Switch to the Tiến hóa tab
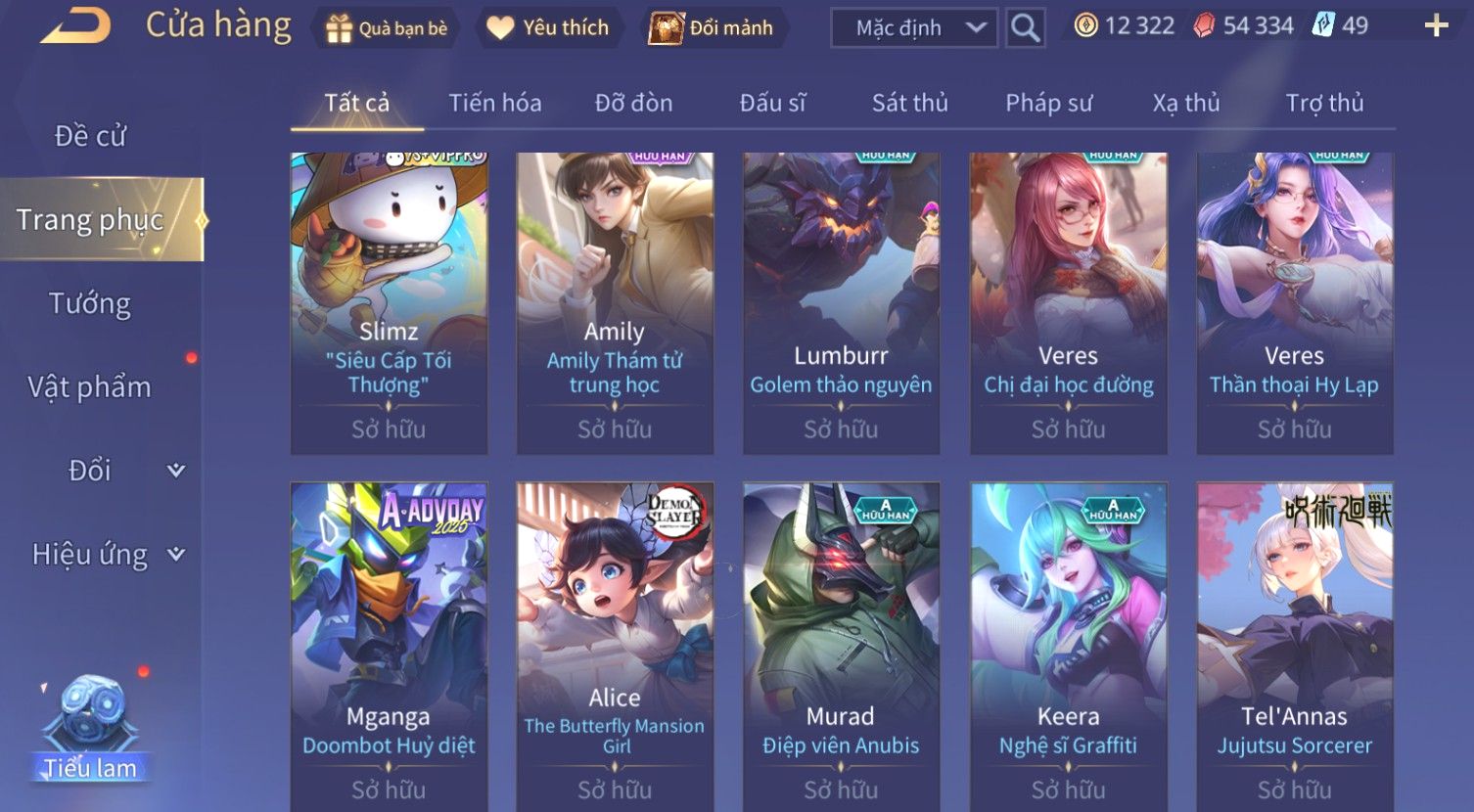Image resolution: width=1474 pixels, height=812 pixels. (x=494, y=103)
